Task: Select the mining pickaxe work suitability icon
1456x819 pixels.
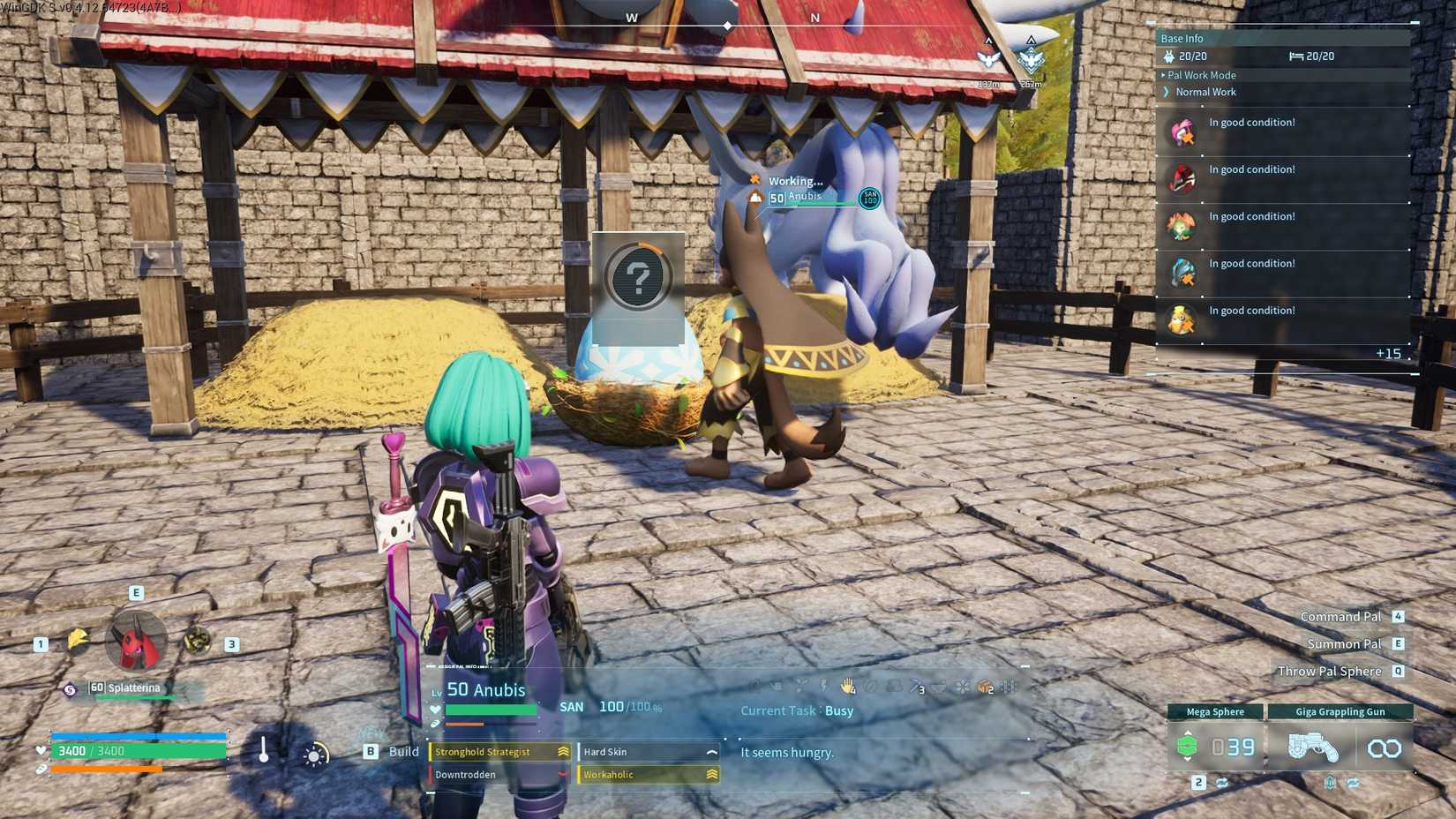Action: point(916,685)
